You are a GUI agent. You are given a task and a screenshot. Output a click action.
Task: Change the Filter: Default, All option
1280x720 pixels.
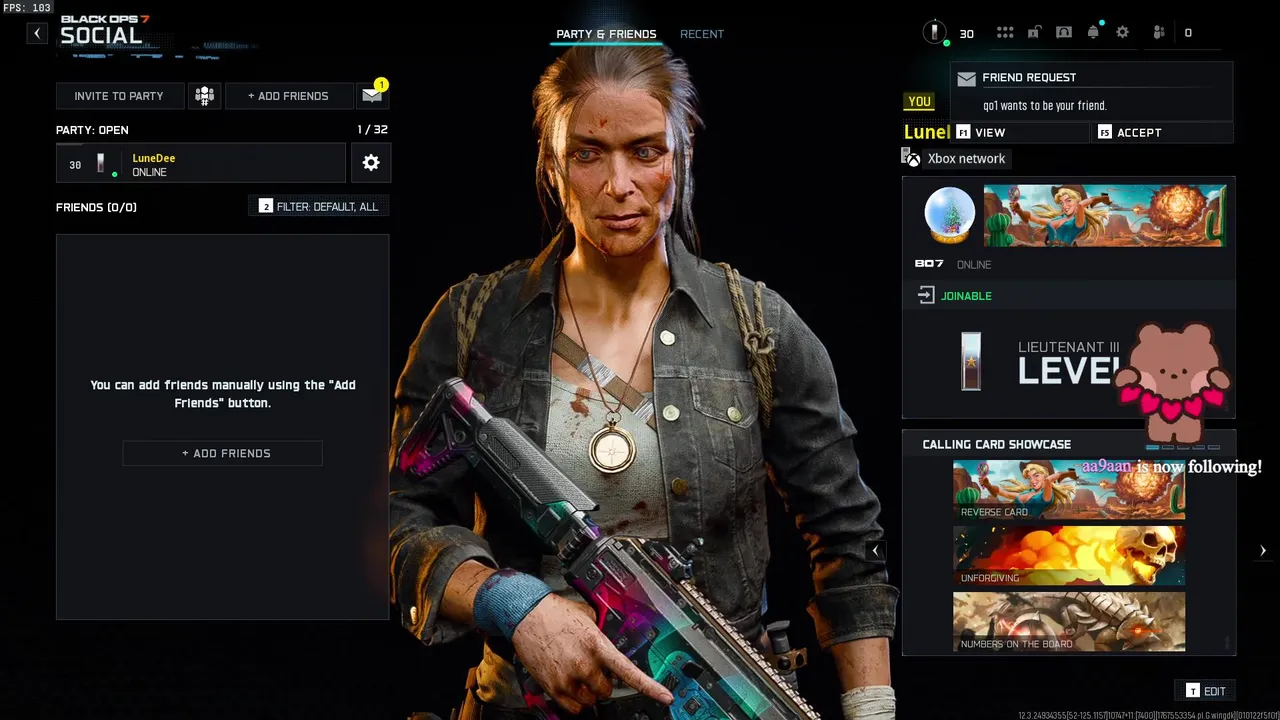tap(319, 206)
